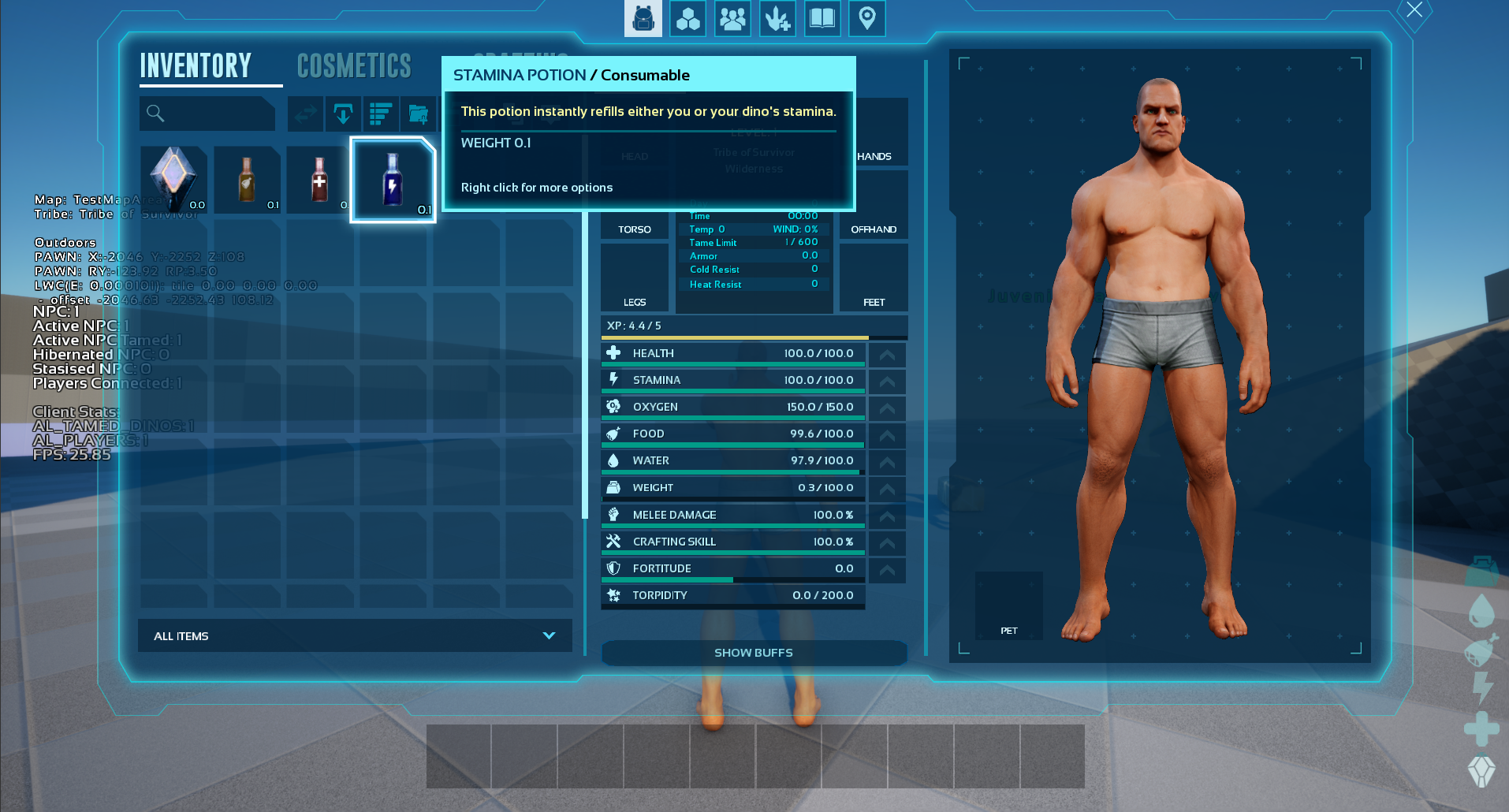Select the blue Stamina Potion slot
Screen dimensions: 1509x812
coord(393,180)
